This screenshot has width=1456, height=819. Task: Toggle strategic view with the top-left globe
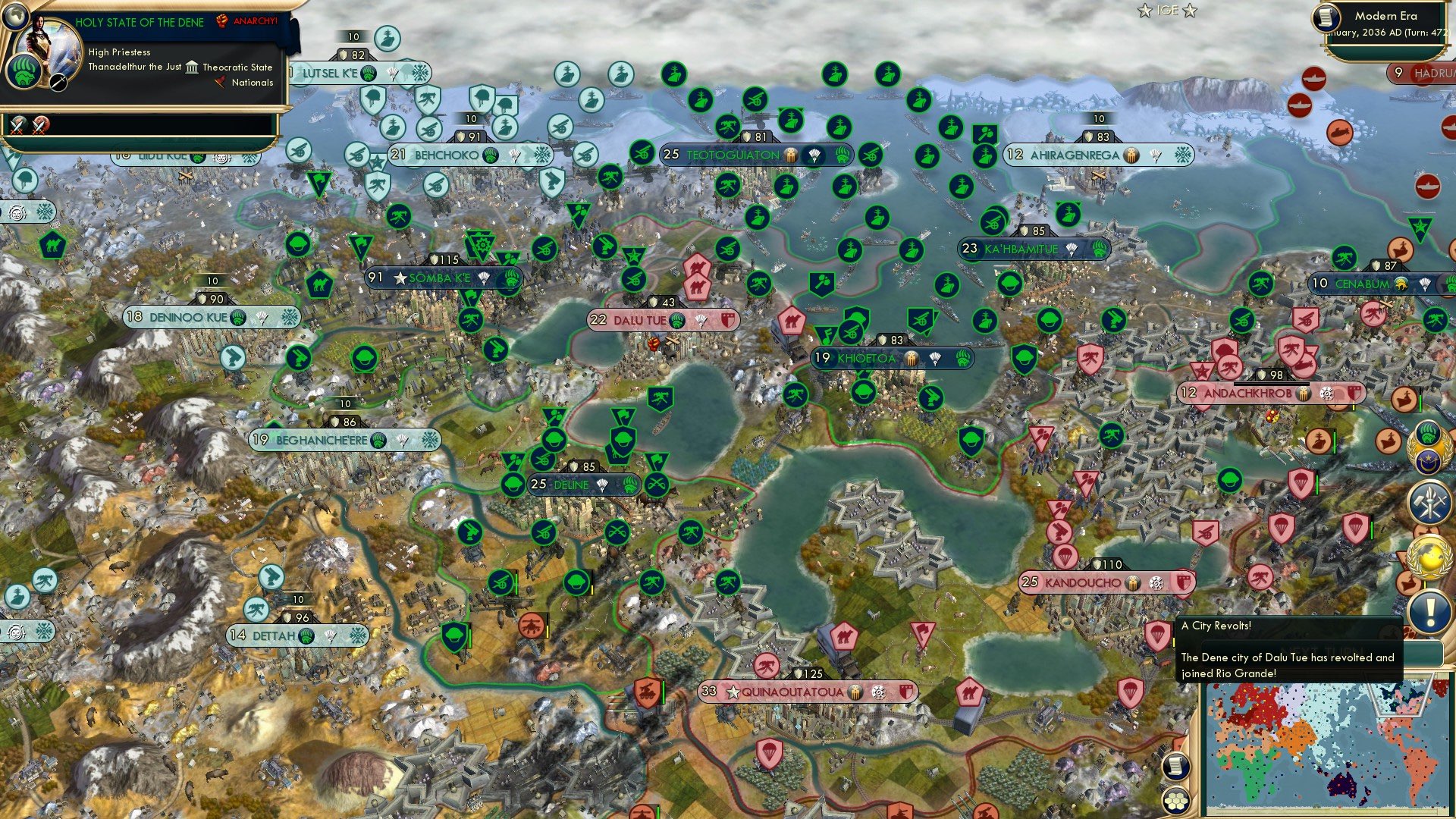click(17, 17)
